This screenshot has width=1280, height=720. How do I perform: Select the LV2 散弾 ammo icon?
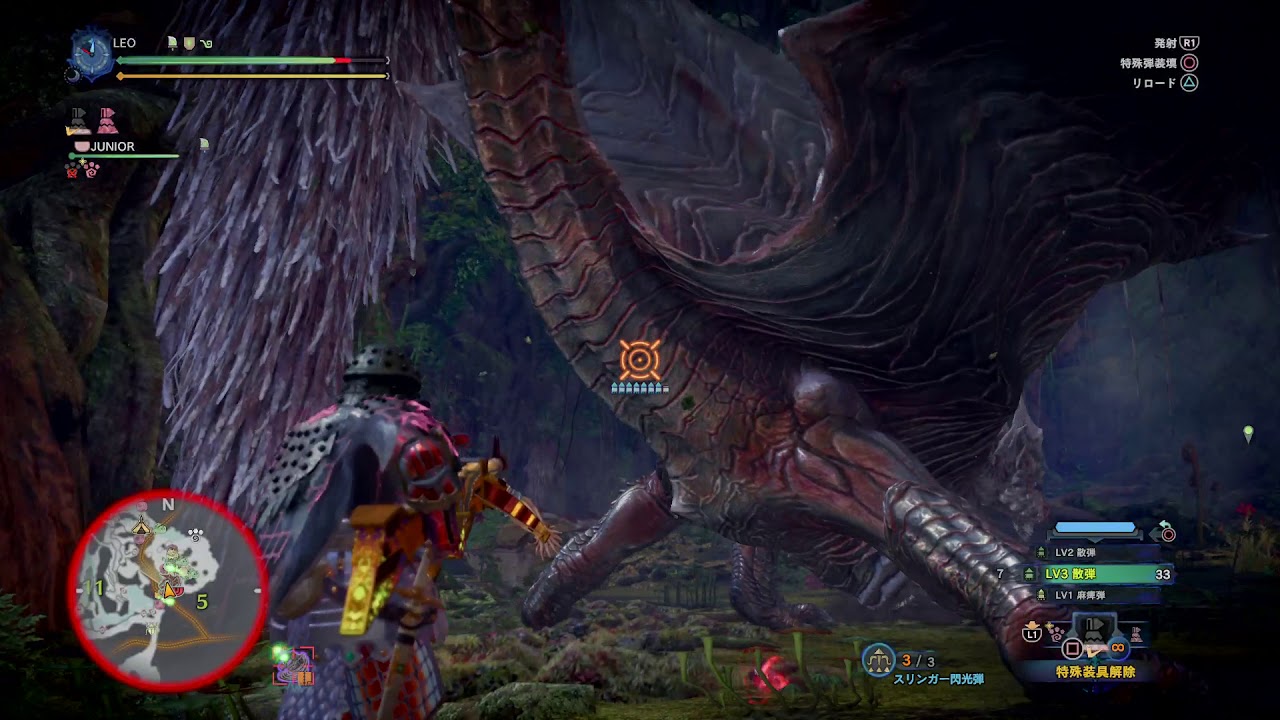1041,552
